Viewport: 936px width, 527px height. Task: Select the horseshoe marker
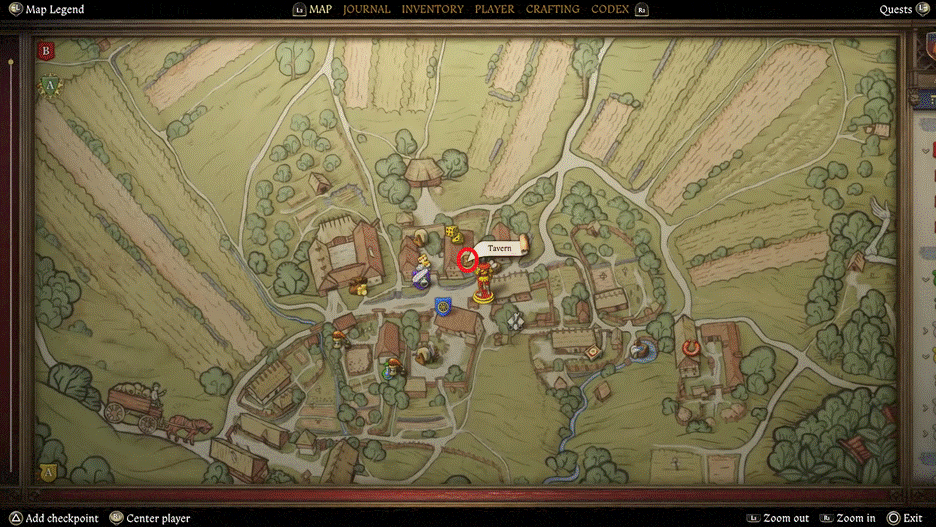point(690,348)
